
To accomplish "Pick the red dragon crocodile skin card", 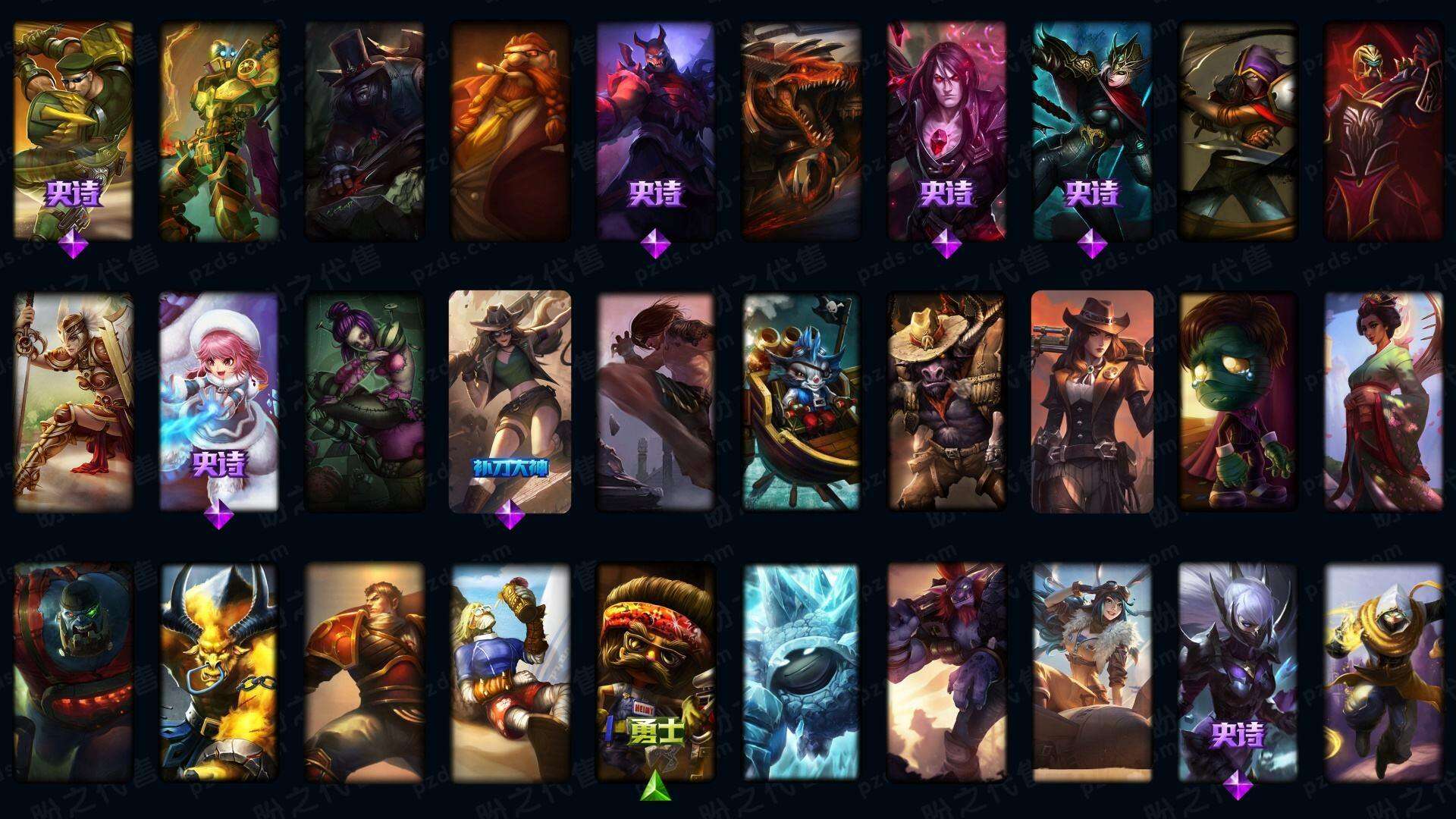I will pos(801,129).
